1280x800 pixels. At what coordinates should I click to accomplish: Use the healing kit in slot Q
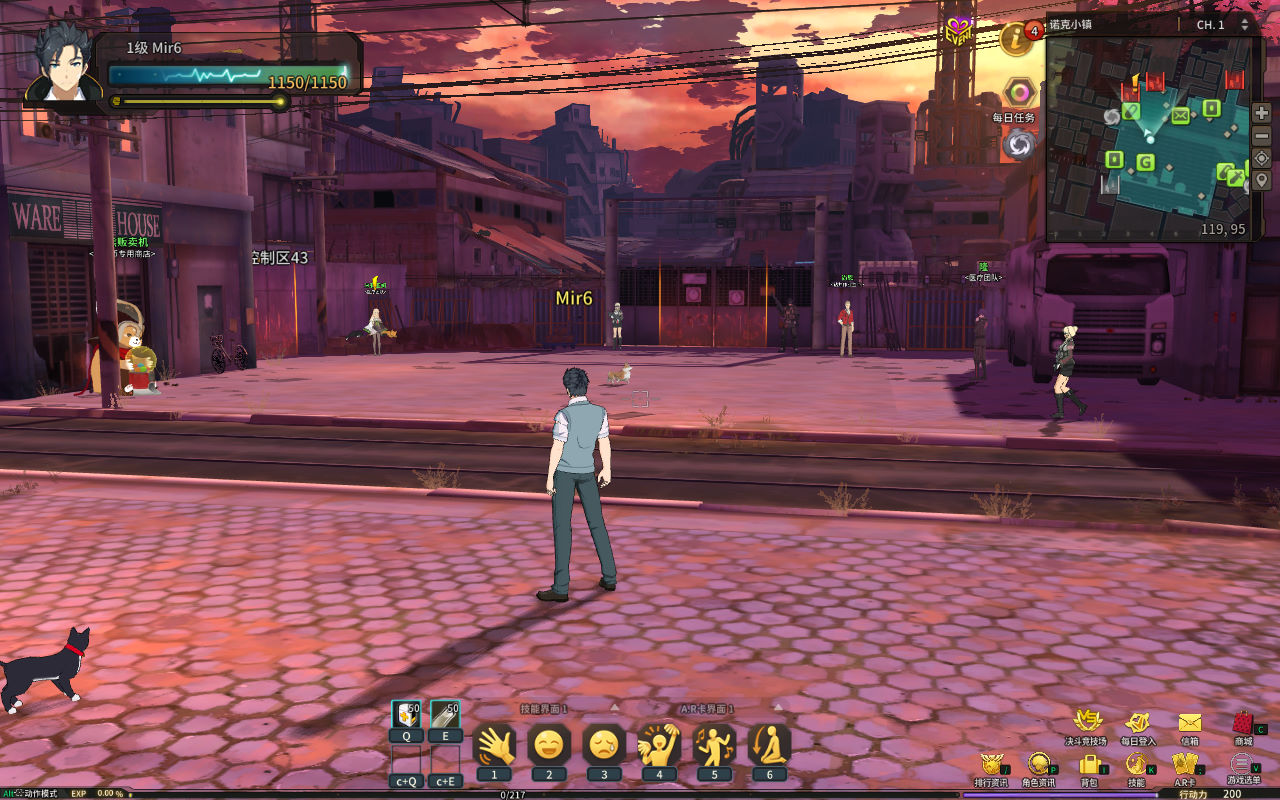click(406, 714)
